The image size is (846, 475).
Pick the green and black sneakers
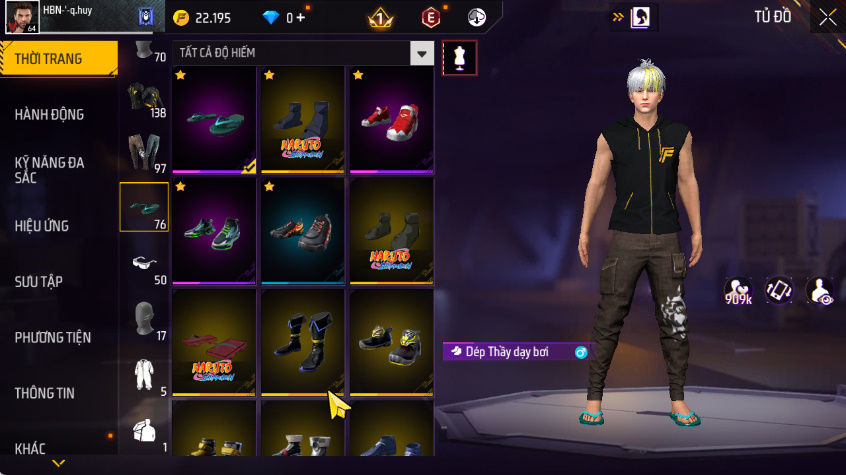[215, 230]
